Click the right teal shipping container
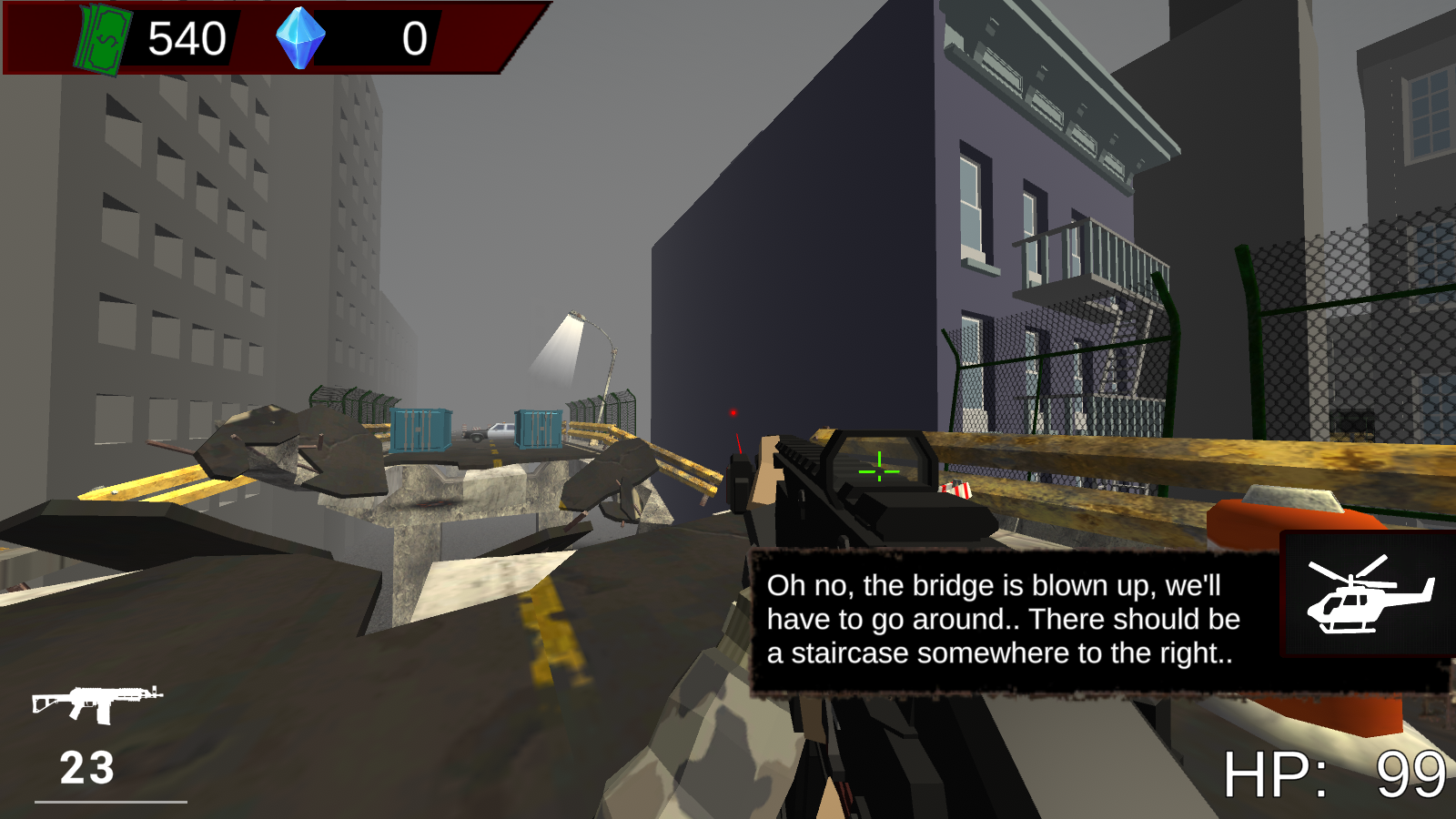The height and width of the screenshot is (819, 1456). [x=537, y=428]
